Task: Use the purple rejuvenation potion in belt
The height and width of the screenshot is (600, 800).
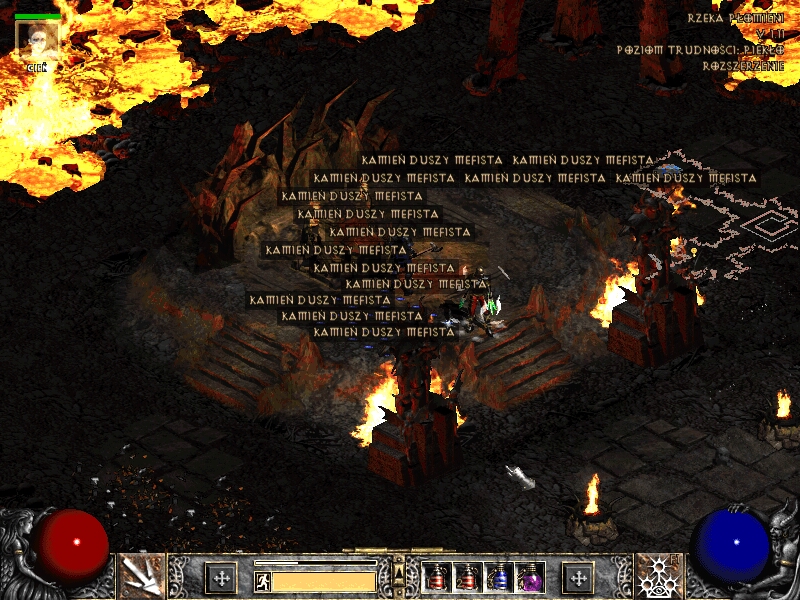Action: (x=528, y=578)
